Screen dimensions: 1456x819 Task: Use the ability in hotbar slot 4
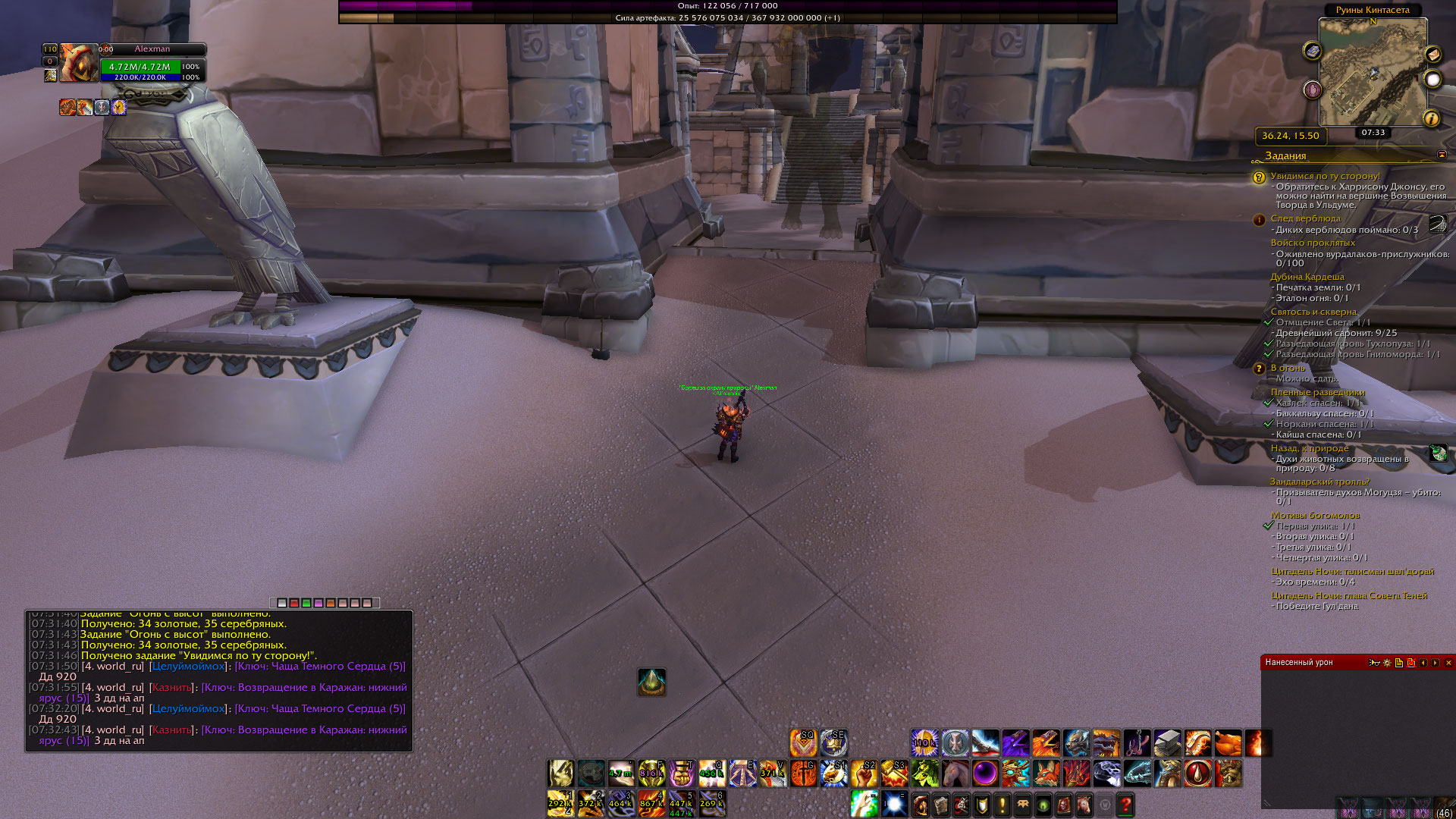coord(651,804)
